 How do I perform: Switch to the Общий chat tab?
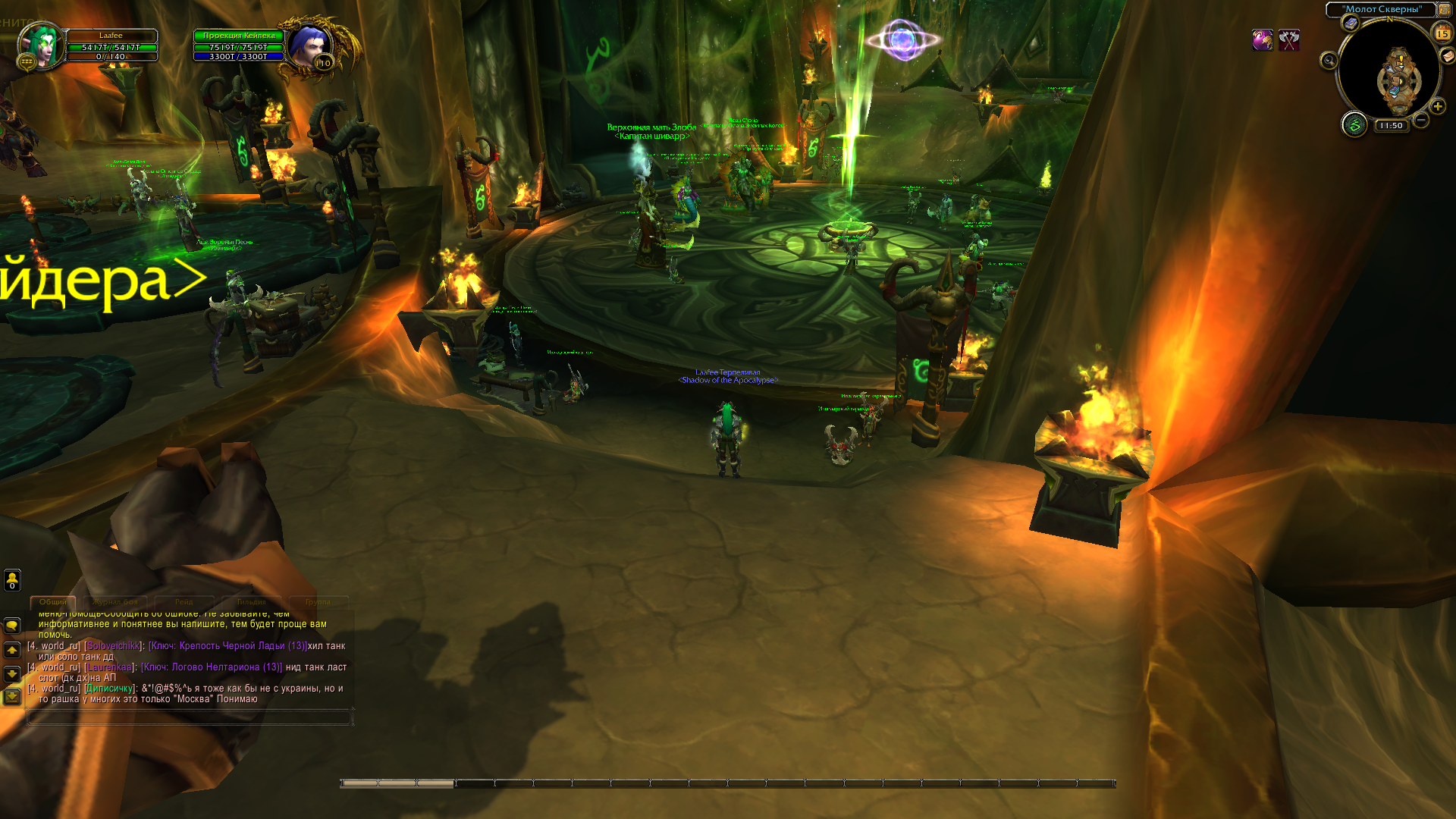[53, 602]
